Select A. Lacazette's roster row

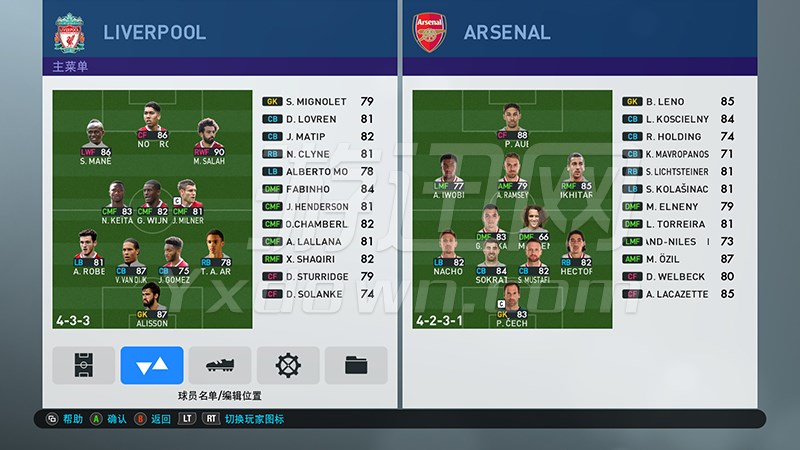tap(678, 294)
